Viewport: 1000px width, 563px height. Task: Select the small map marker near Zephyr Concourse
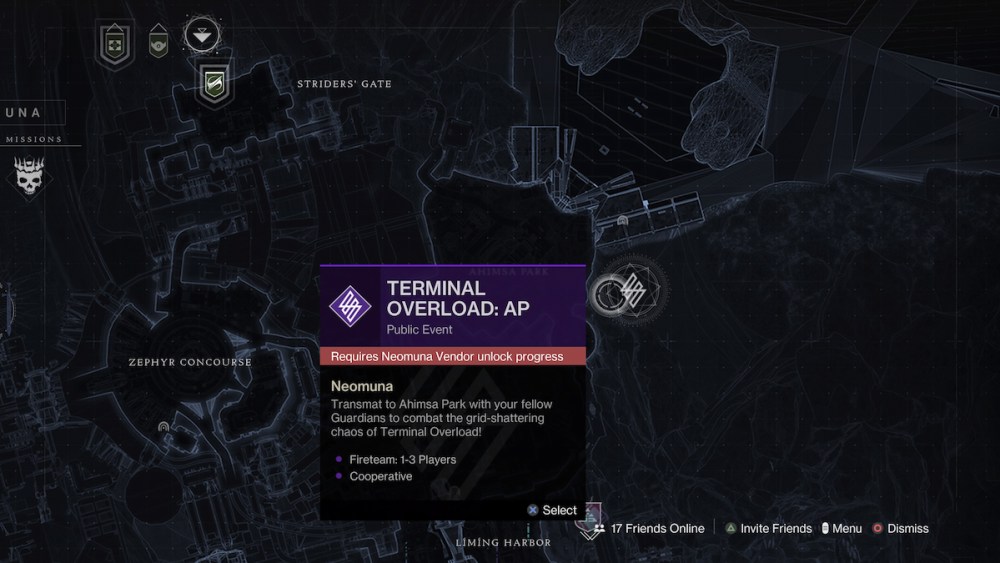(x=164, y=427)
